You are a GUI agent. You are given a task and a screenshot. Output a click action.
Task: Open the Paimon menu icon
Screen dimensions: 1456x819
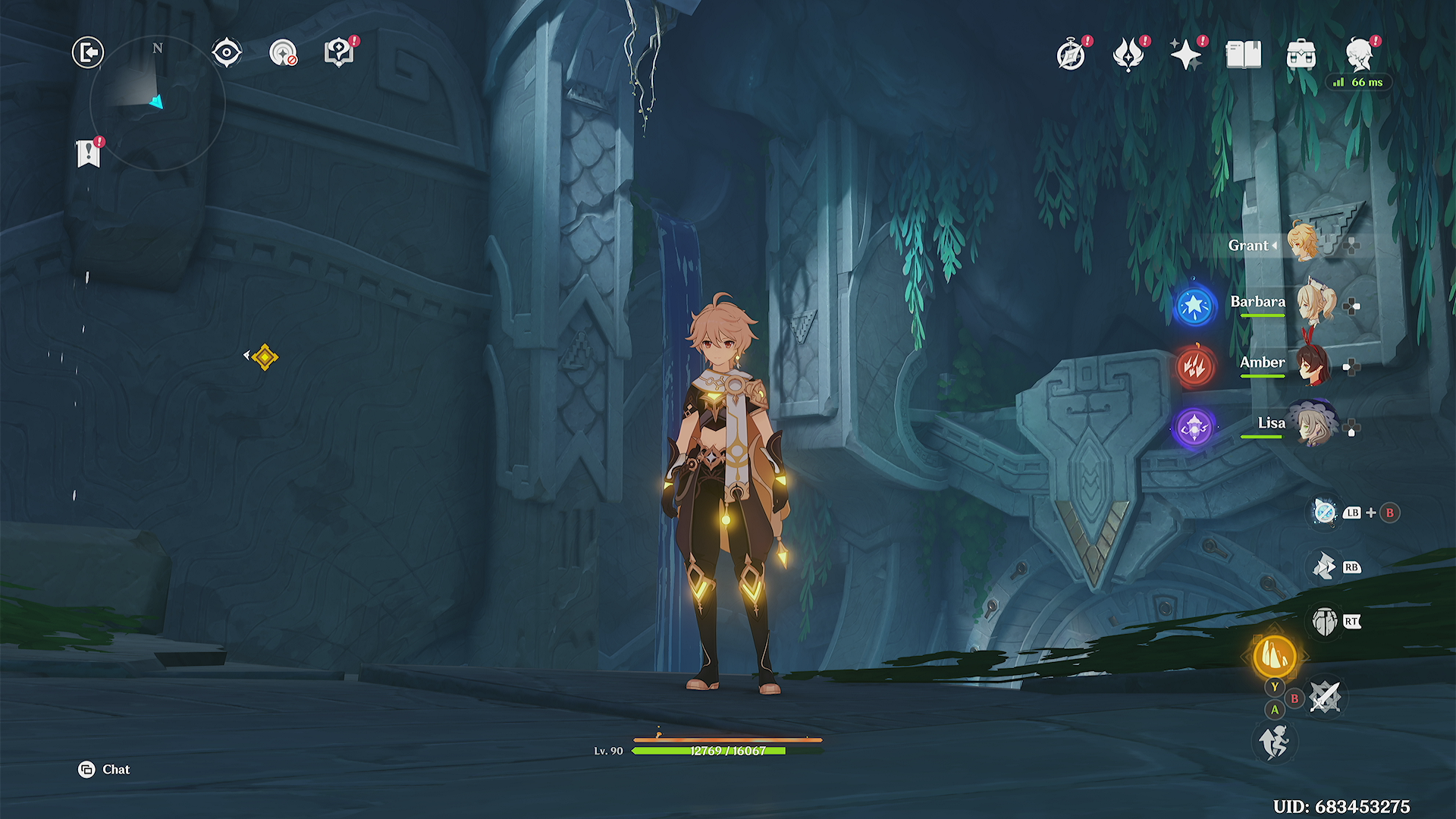[1360, 55]
